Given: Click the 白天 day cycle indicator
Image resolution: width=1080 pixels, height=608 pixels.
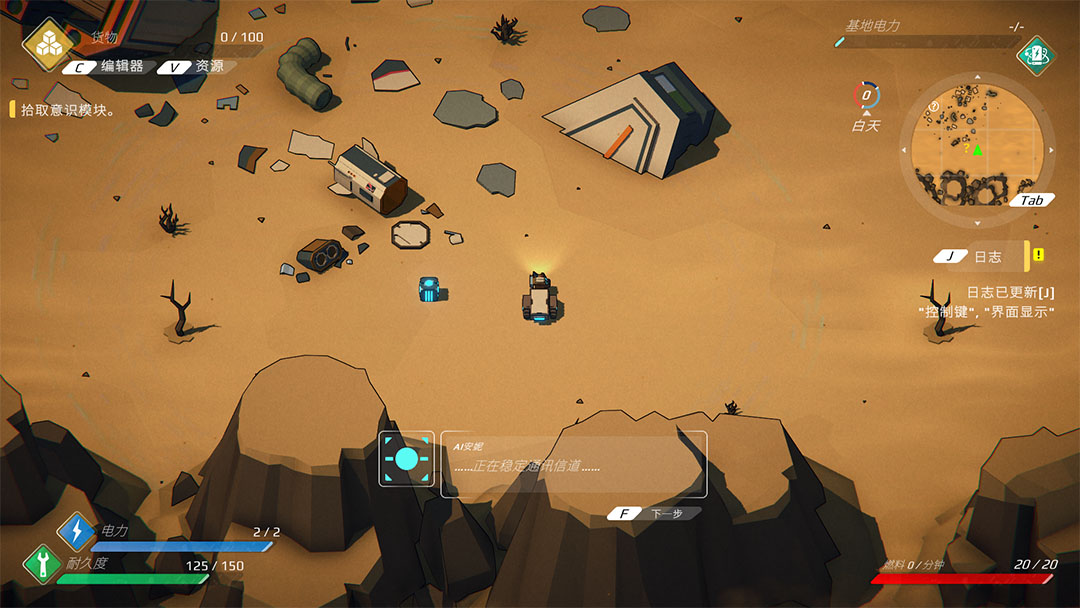Looking at the screenshot, I should (x=866, y=106).
